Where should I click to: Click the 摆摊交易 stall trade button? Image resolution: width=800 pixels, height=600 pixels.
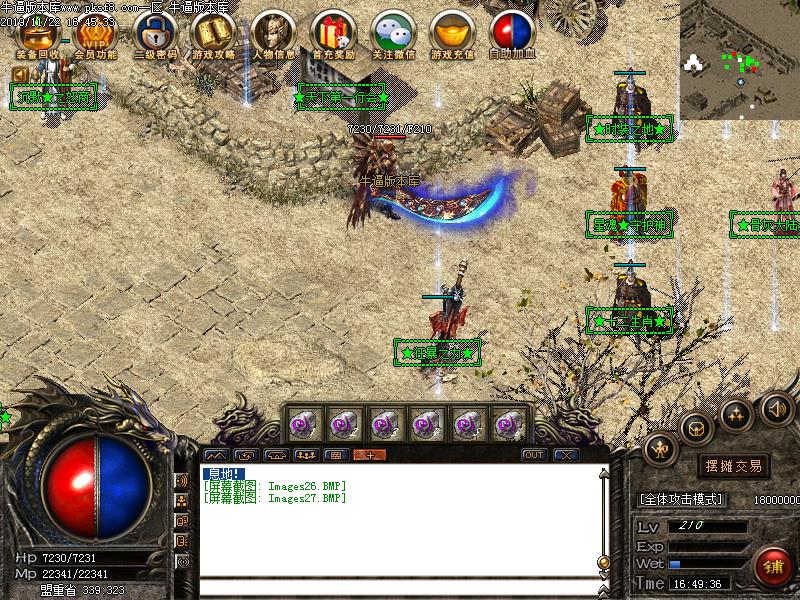click(x=734, y=465)
